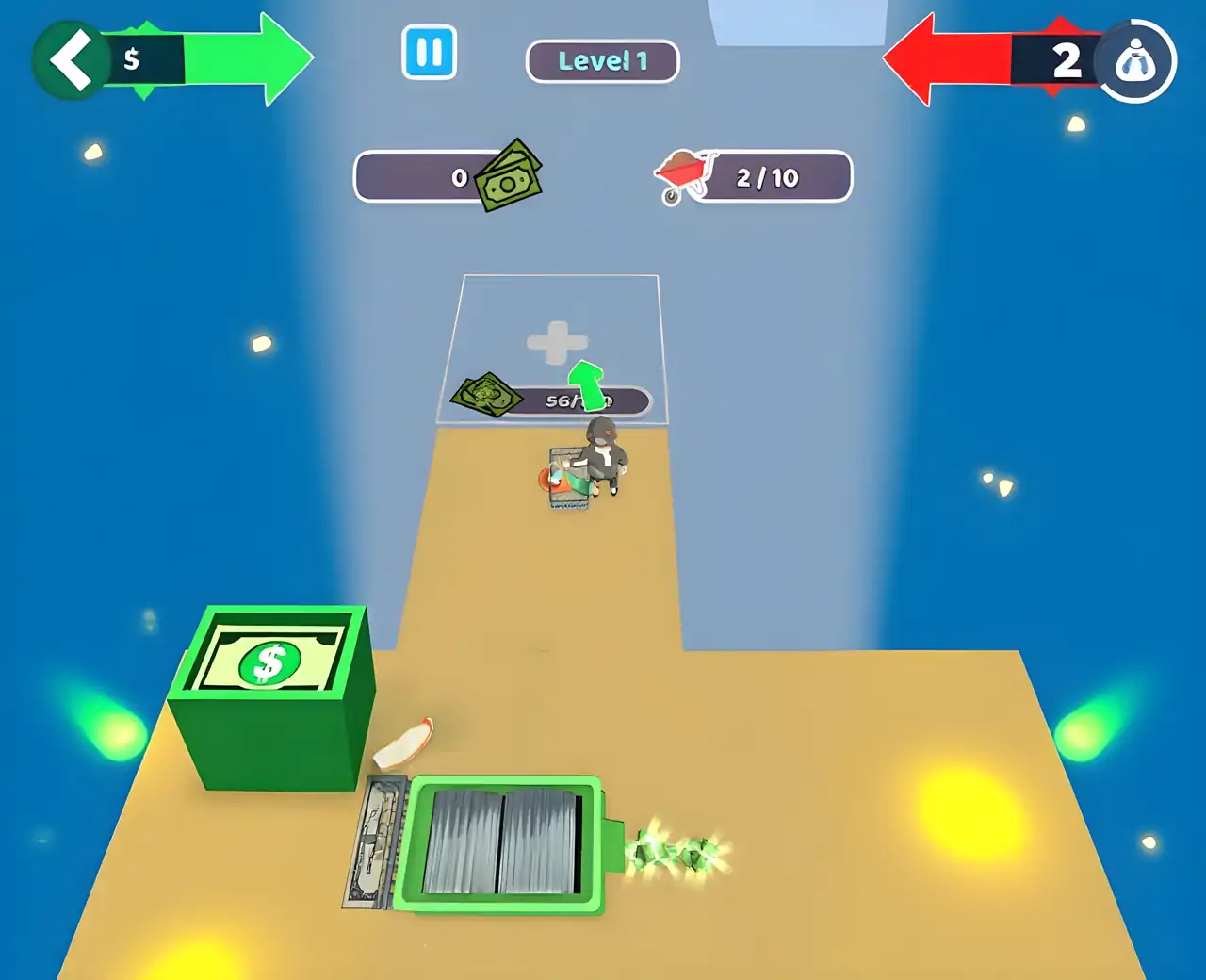The height and width of the screenshot is (980, 1206).
Task: Tap the money bag icon
Action: click(x=1135, y=62)
